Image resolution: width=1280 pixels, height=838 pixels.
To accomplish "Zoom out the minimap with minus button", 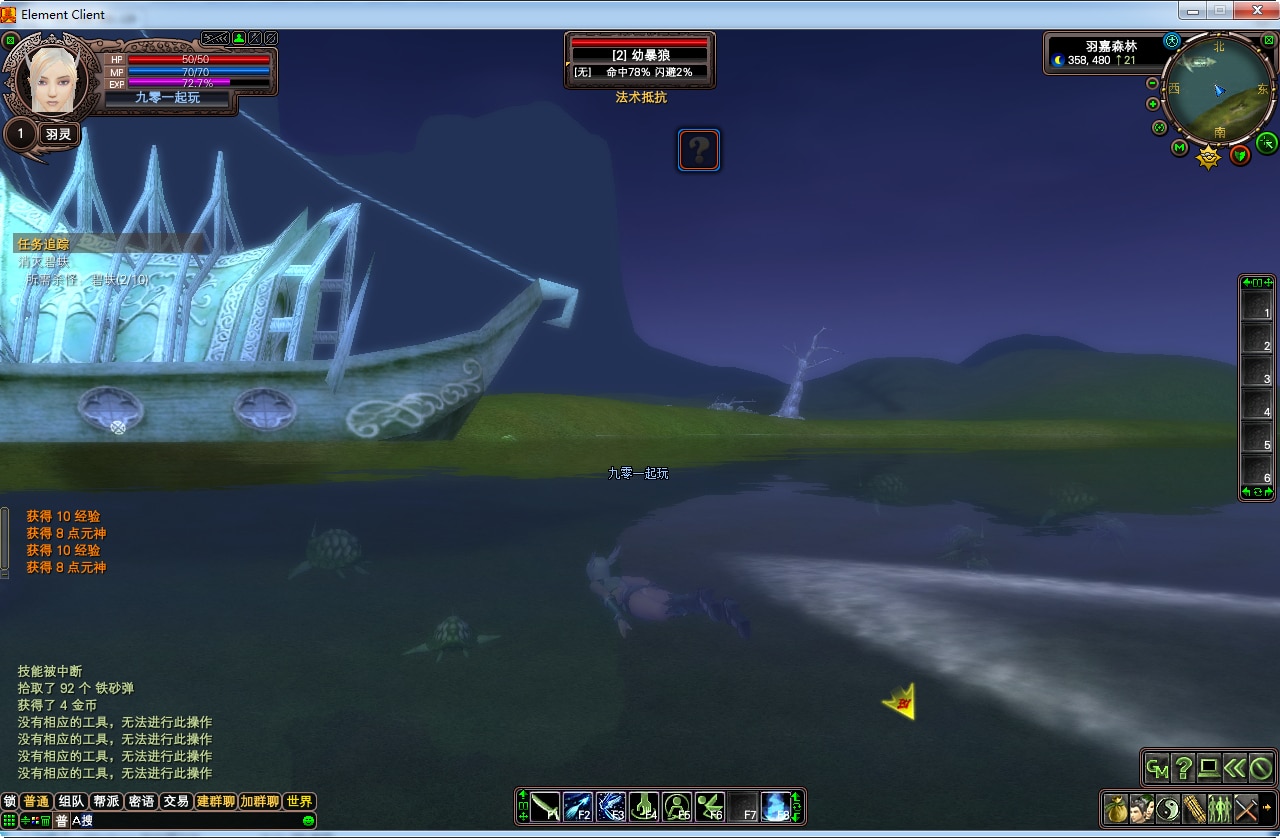I will 1152,84.
